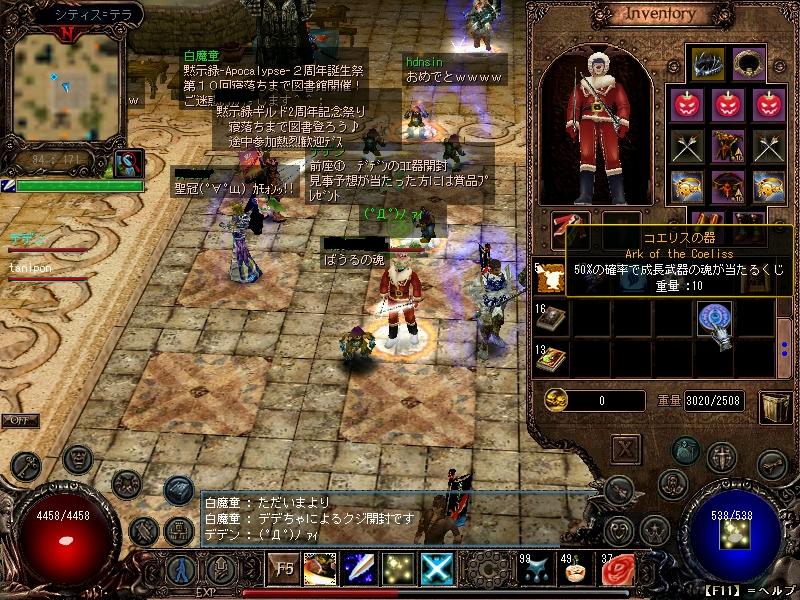Click the minimap of Sitis-Terra
800x600 pixels.
68,86
